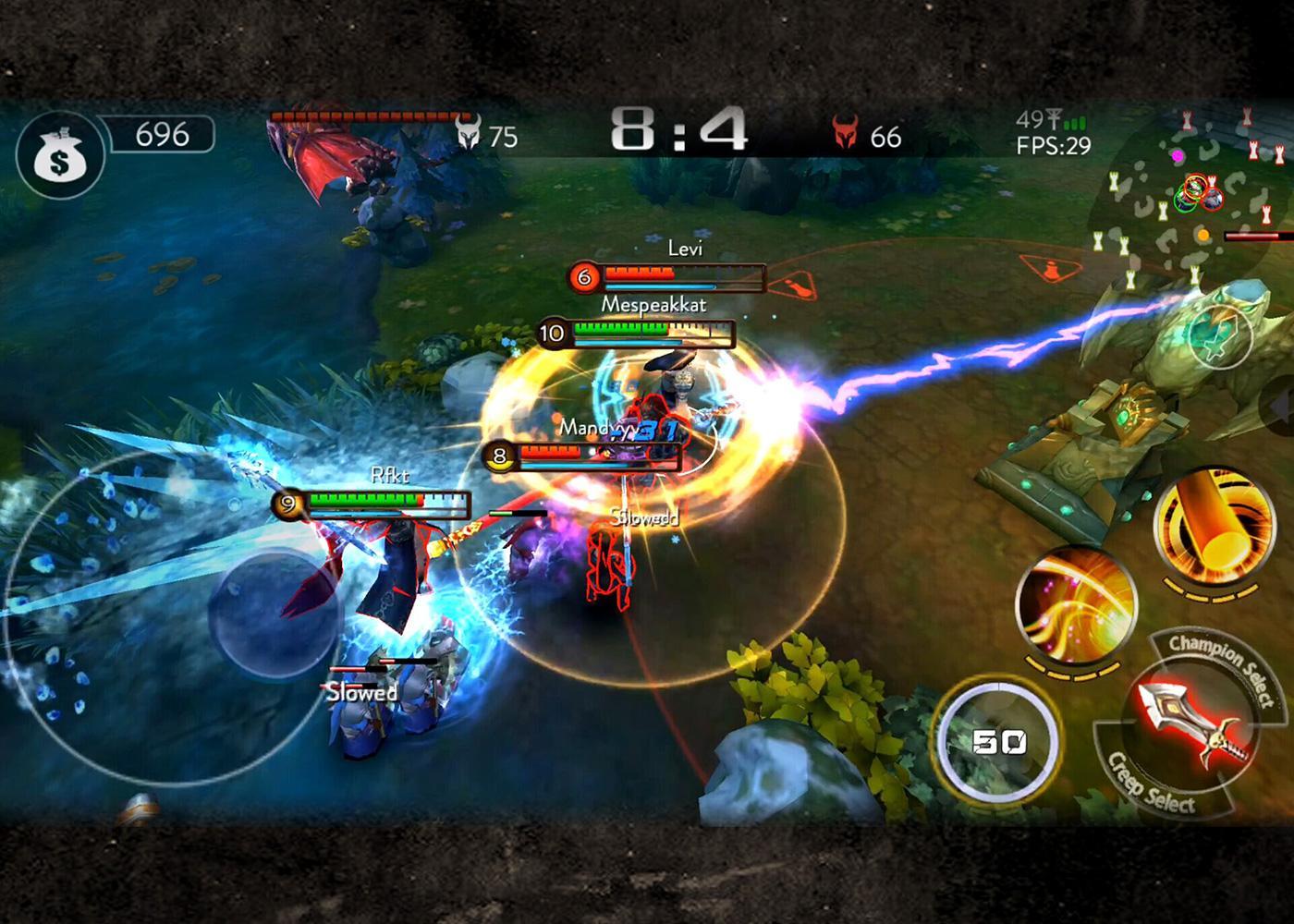Tap the 8:4 match timer

point(678,134)
